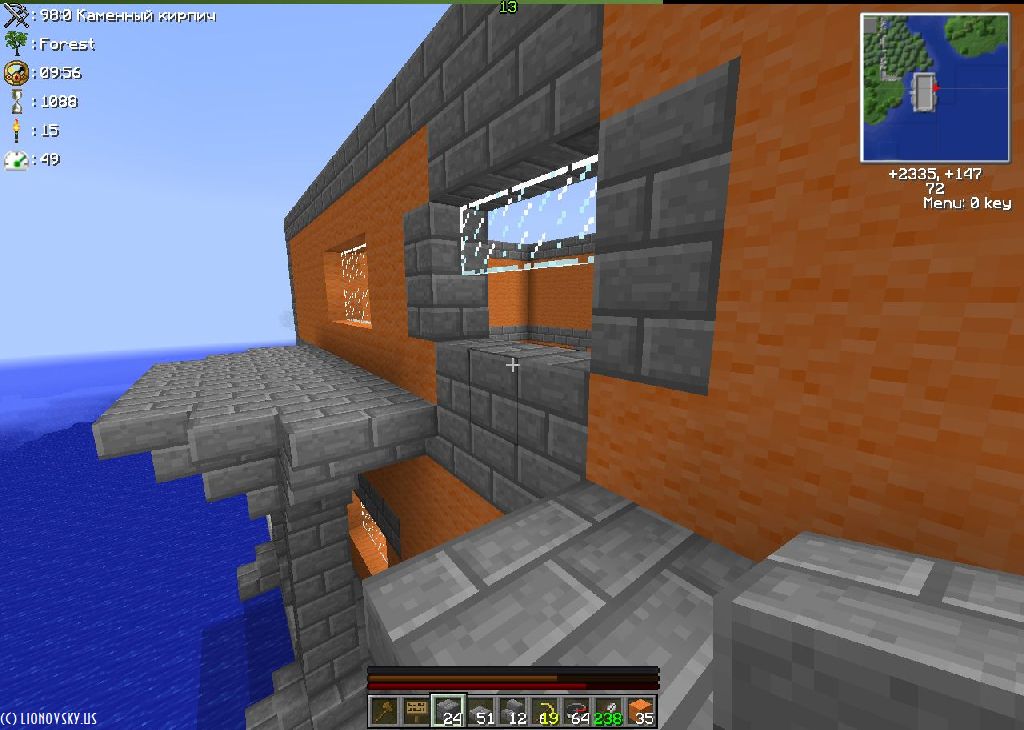Choose the stone slab stack of 24

pyautogui.click(x=448, y=711)
